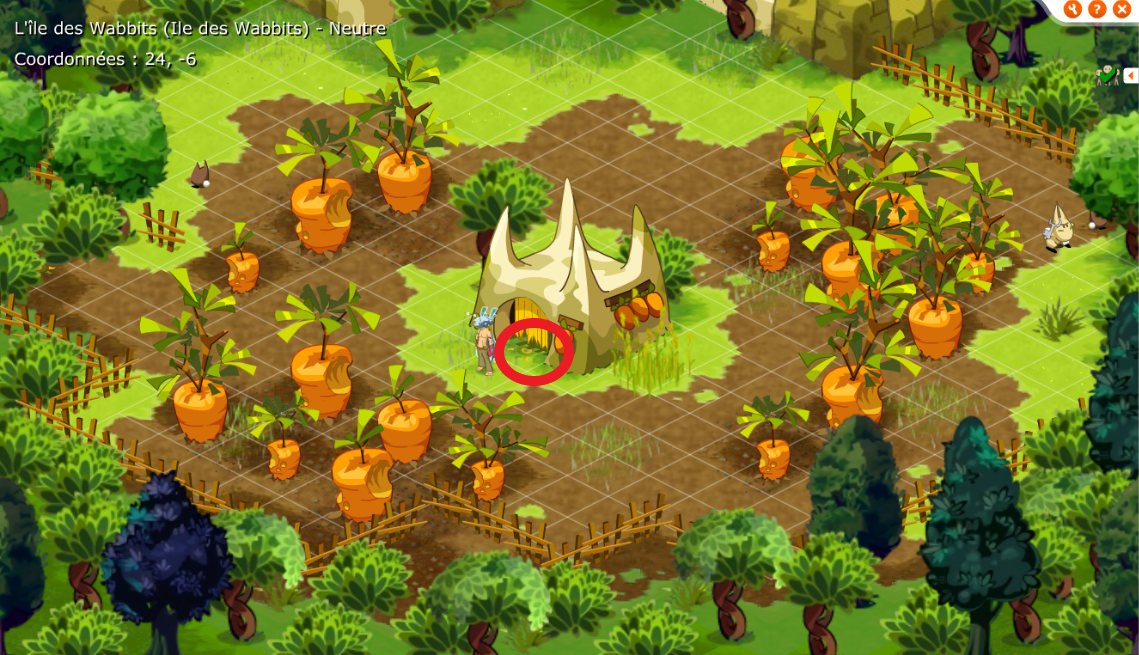Screen dimensions: 1139x655
Task: Open help with the question mark button
Action: (x=1097, y=9)
